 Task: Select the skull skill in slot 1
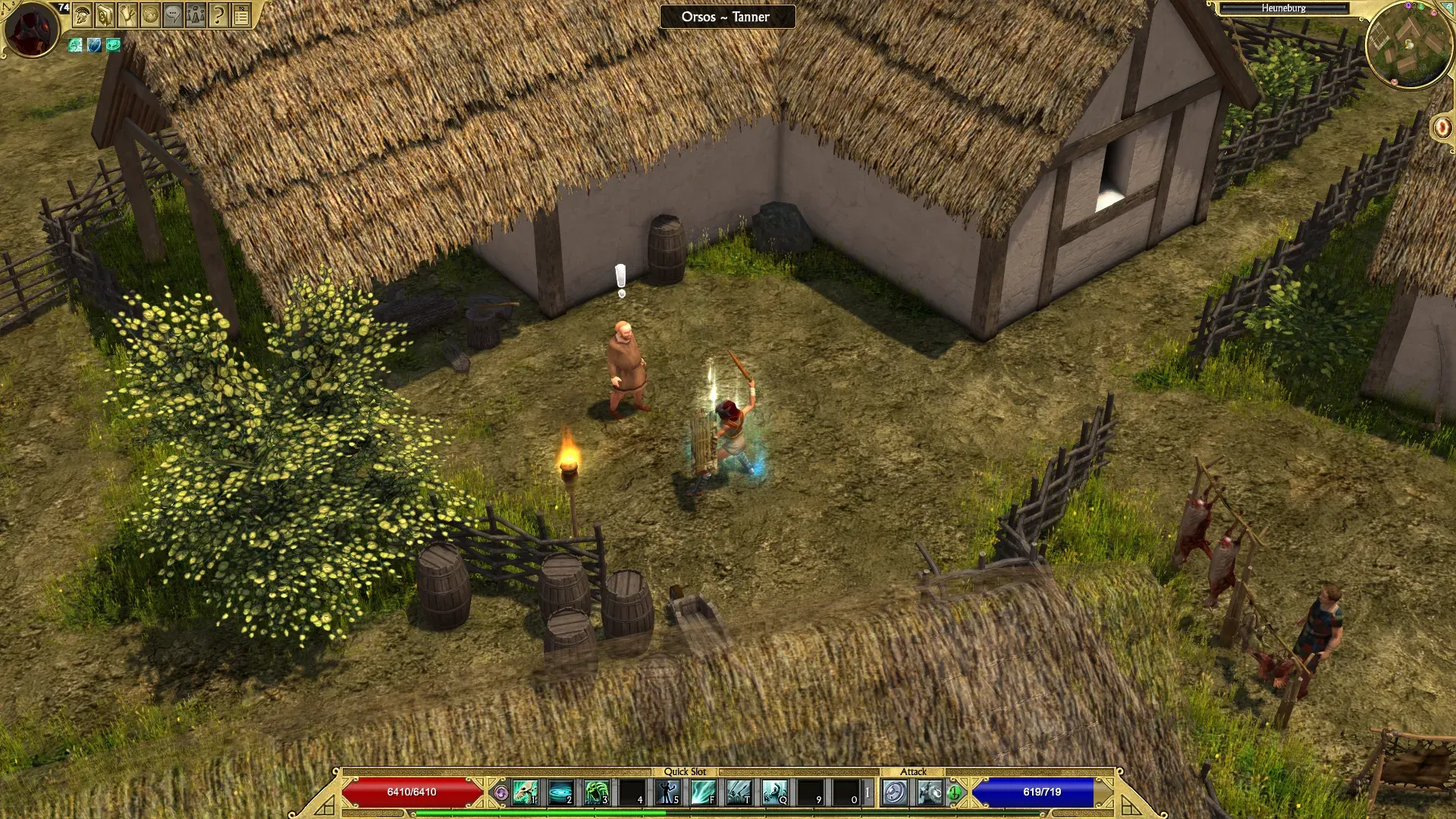525,793
